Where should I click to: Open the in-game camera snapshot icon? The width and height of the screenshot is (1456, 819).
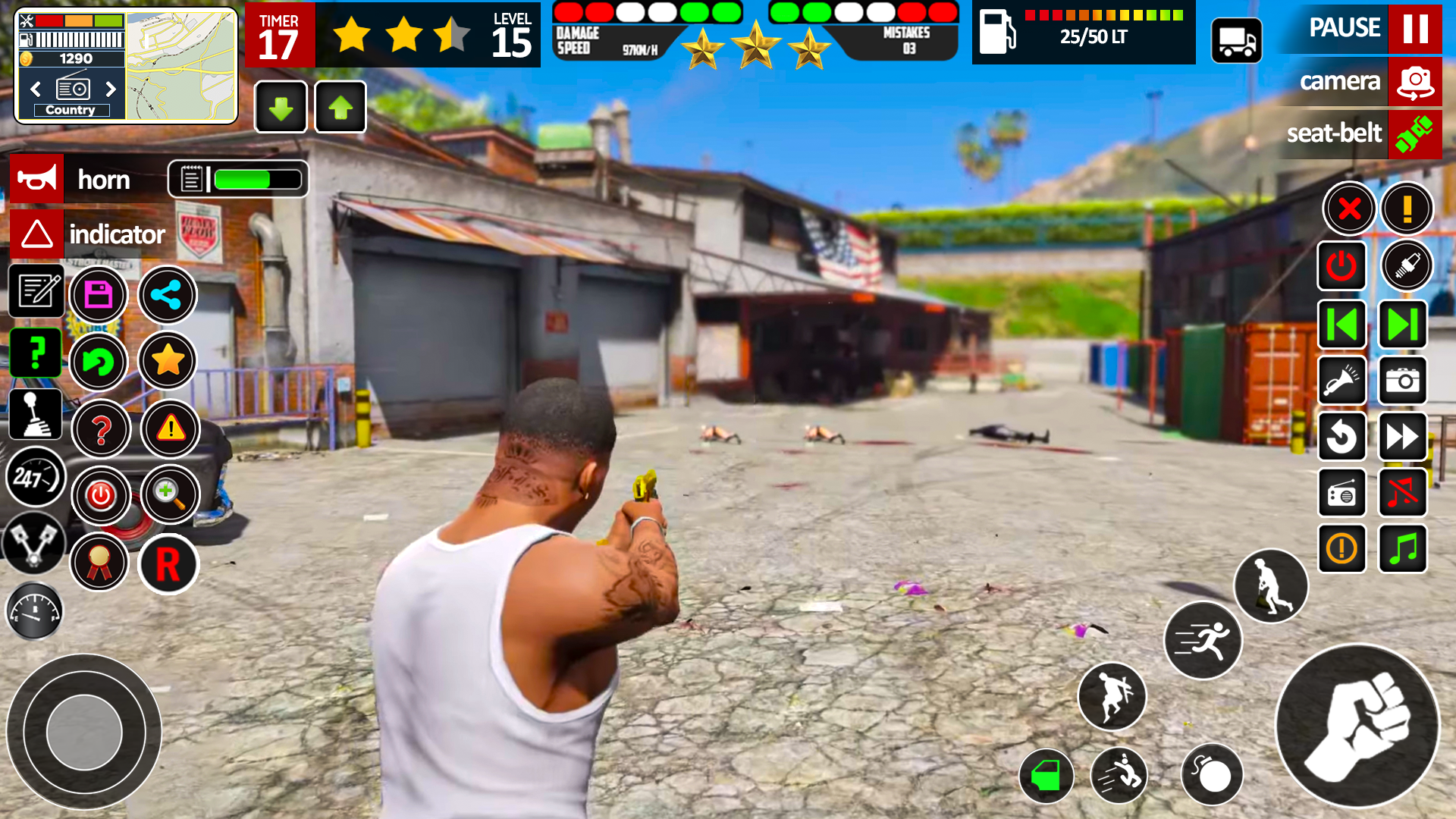pyautogui.click(x=1404, y=381)
